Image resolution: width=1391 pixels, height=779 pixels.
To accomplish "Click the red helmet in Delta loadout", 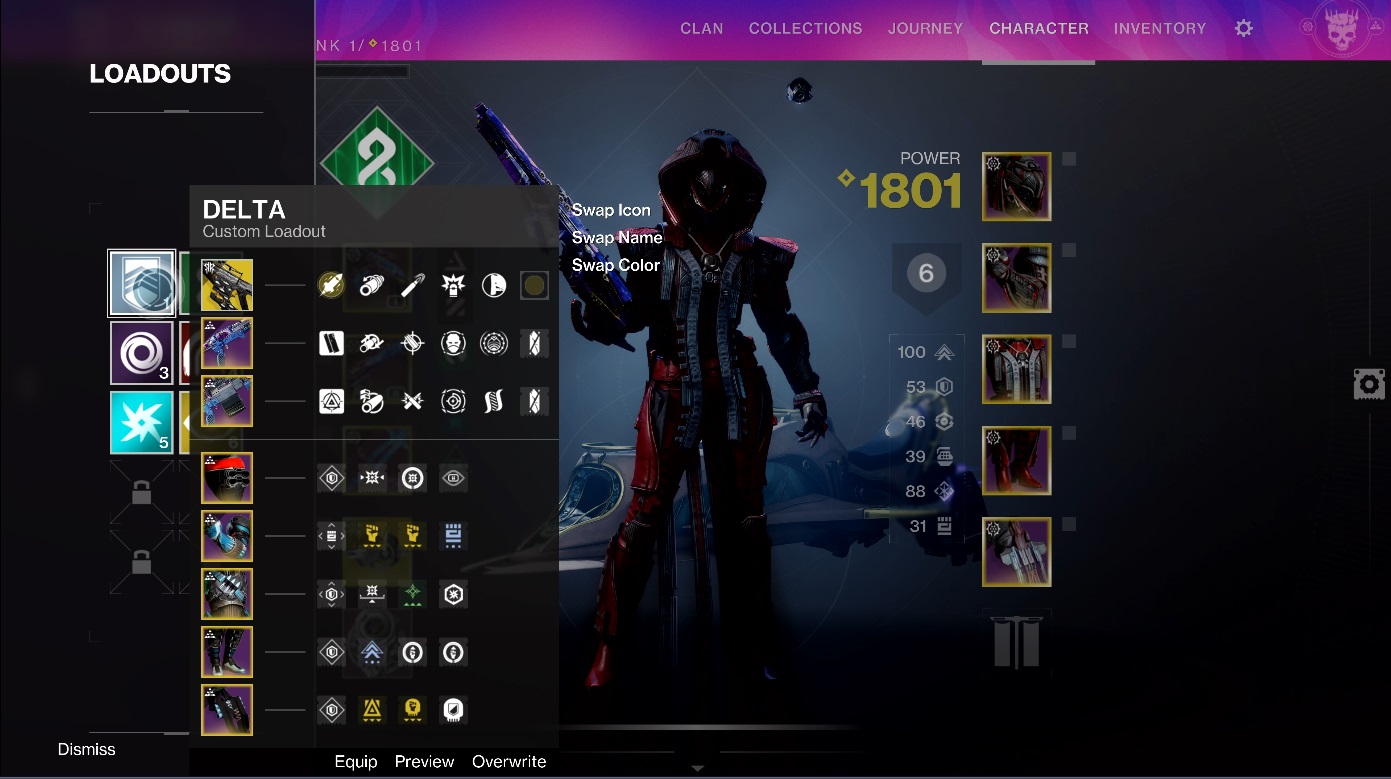I will (x=227, y=478).
